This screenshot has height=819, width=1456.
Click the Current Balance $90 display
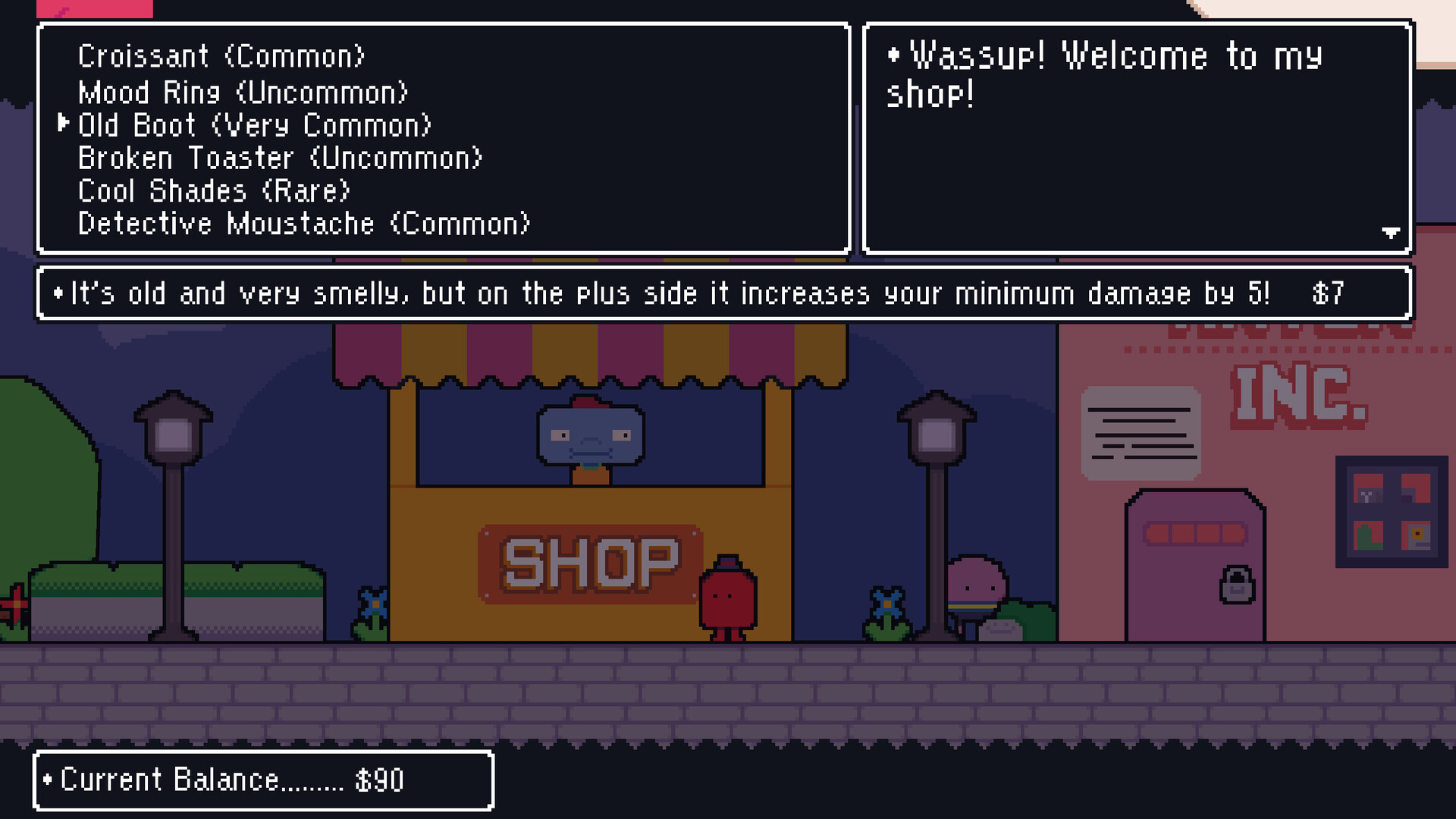(224, 779)
